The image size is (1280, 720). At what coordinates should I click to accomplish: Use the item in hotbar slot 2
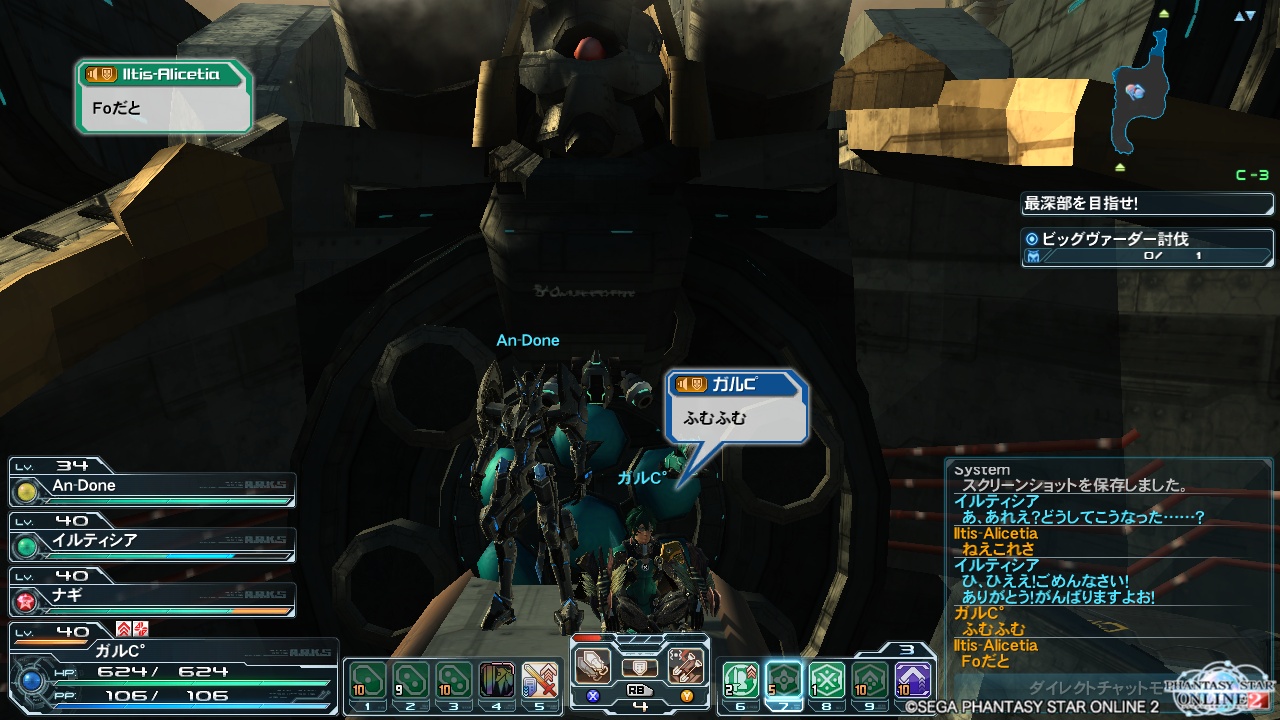tap(411, 681)
